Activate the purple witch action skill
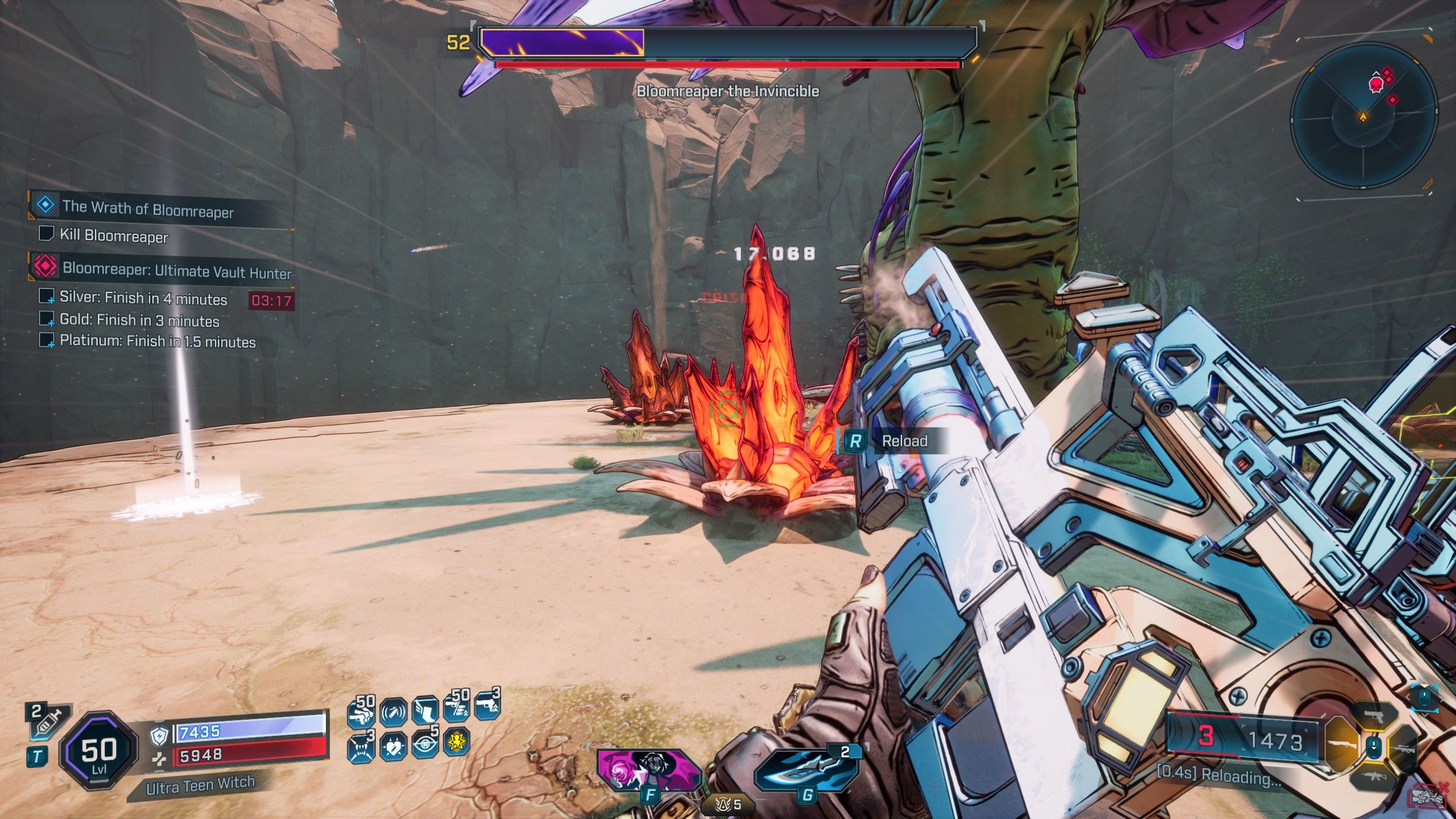 point(647,769)
